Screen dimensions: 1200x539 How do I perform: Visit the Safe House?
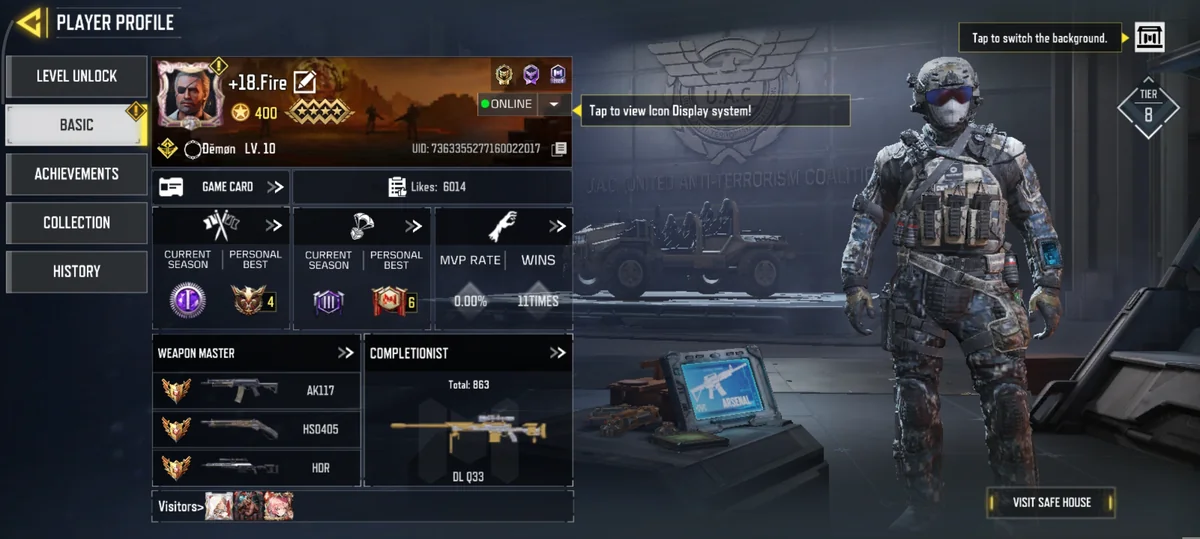pyautogui.click(x=1051, y=502)
